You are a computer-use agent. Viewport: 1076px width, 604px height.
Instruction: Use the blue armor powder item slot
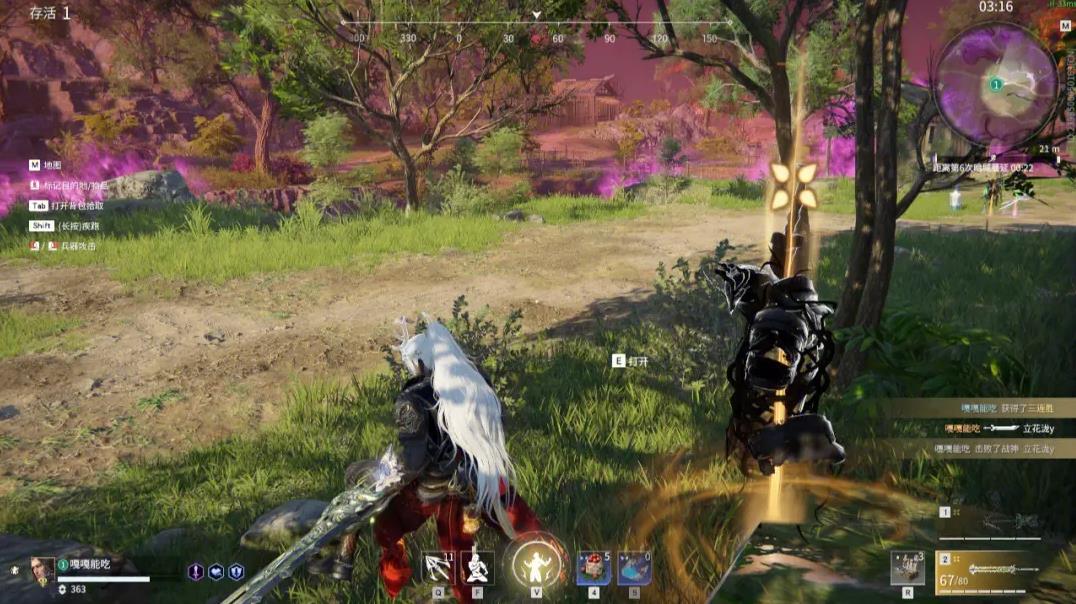[x=634, y=568]
